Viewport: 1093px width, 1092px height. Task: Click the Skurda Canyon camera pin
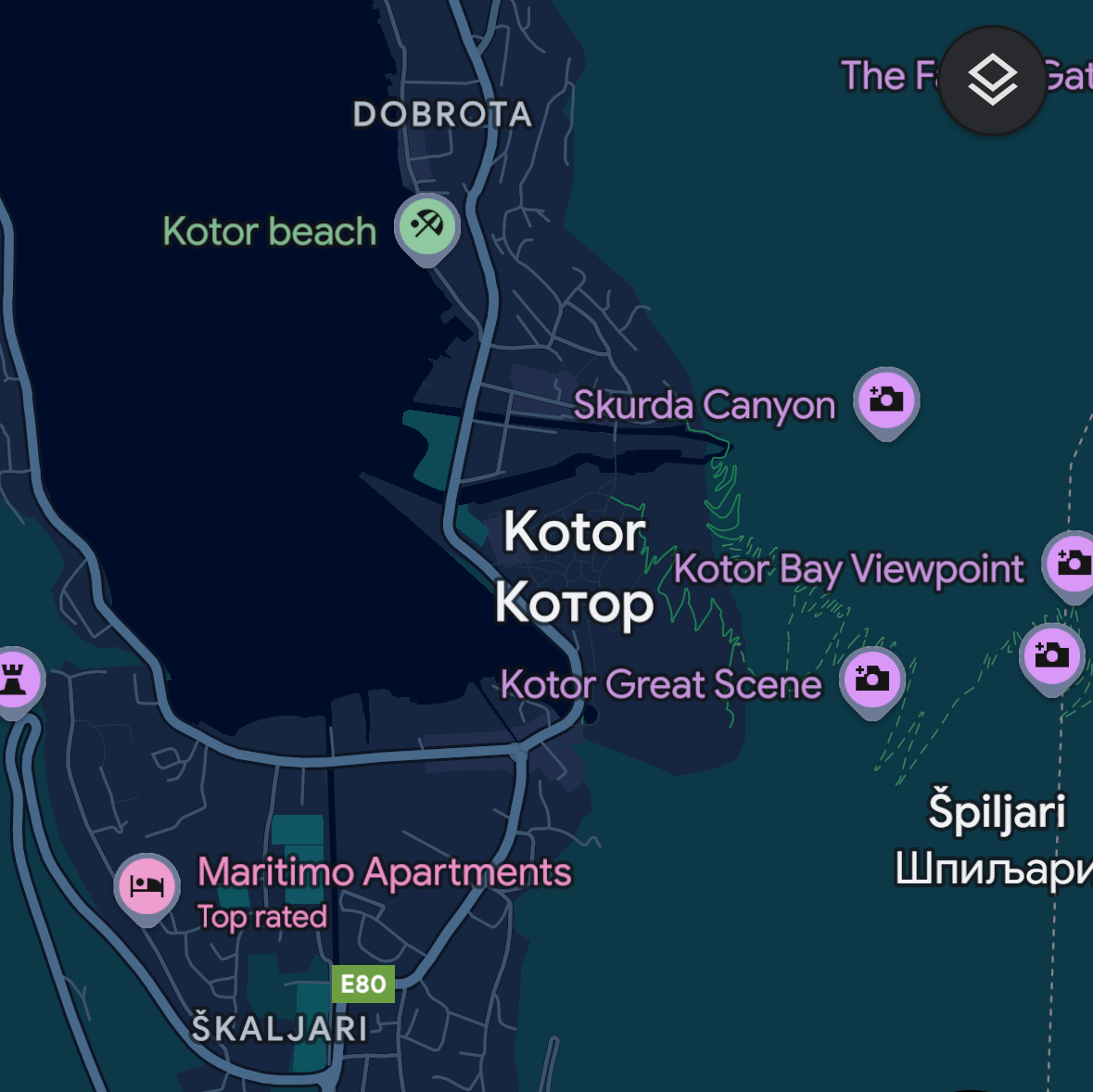click(x=886, y=400)
